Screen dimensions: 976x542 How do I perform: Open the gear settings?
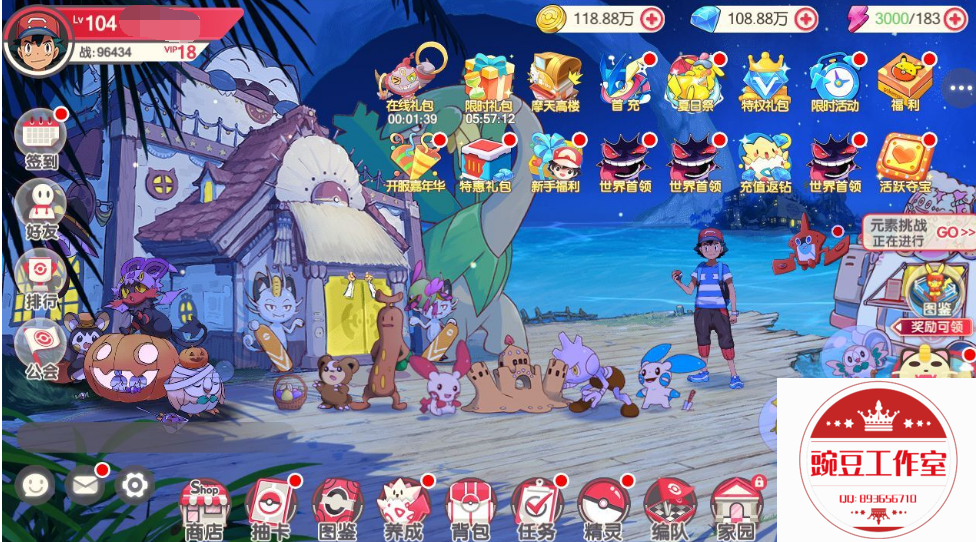click(x=135, y=486)
